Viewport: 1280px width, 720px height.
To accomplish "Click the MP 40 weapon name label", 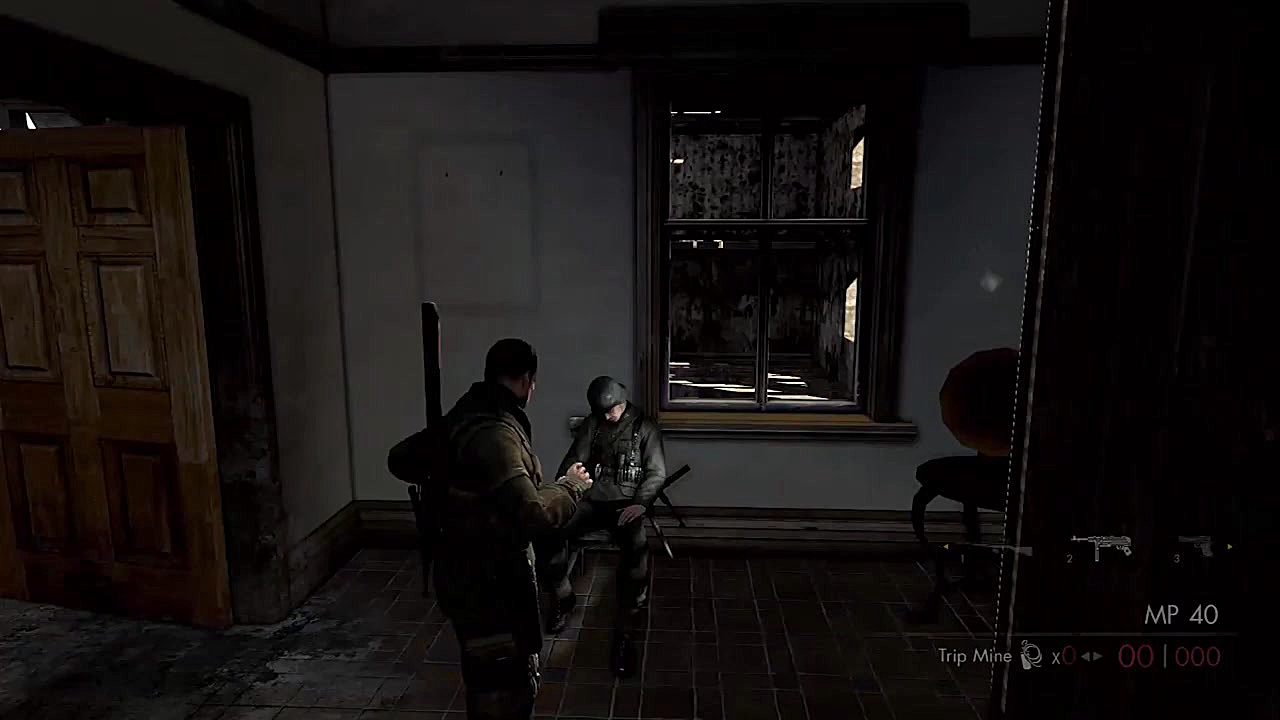I will [1183, 612].
